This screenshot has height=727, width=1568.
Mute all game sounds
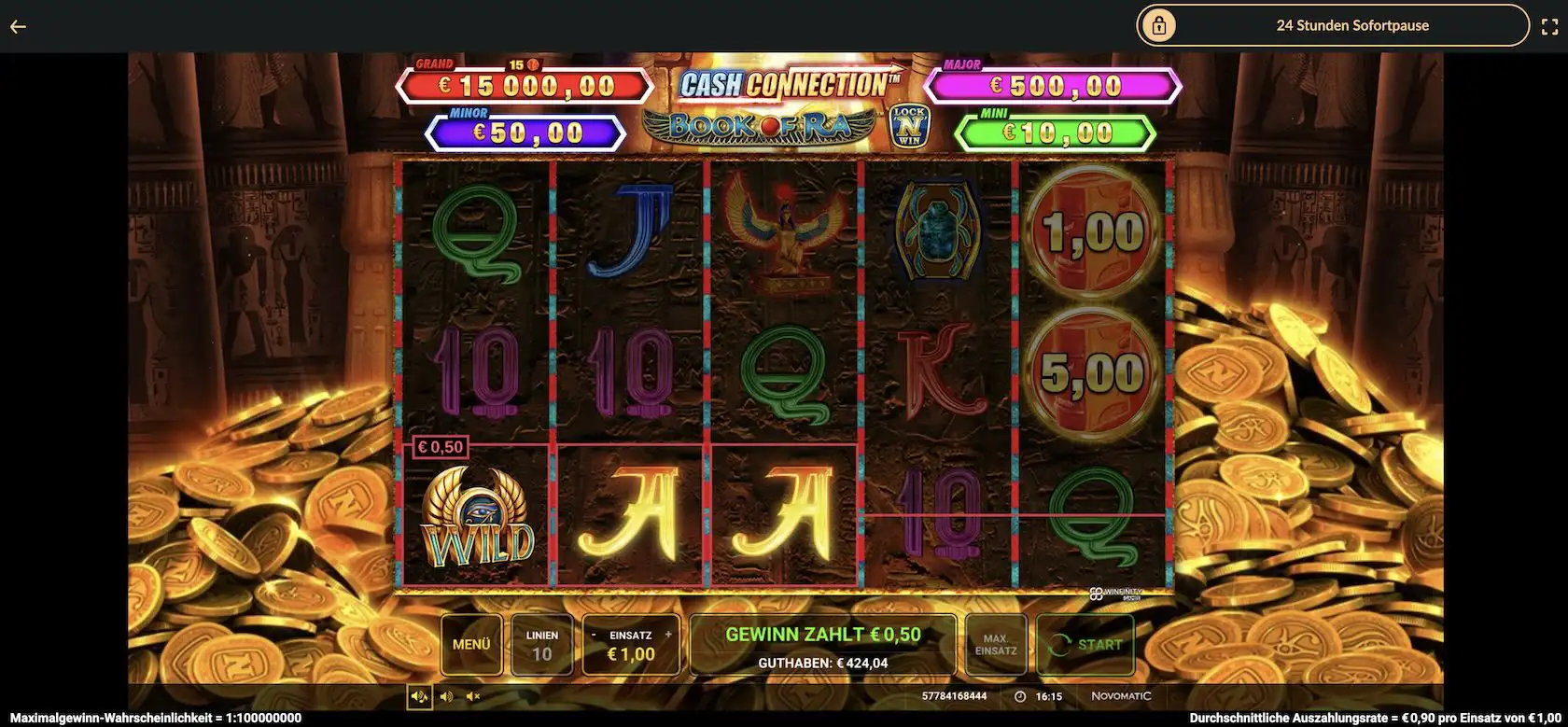pyautogui.click(x=473, y=695)
